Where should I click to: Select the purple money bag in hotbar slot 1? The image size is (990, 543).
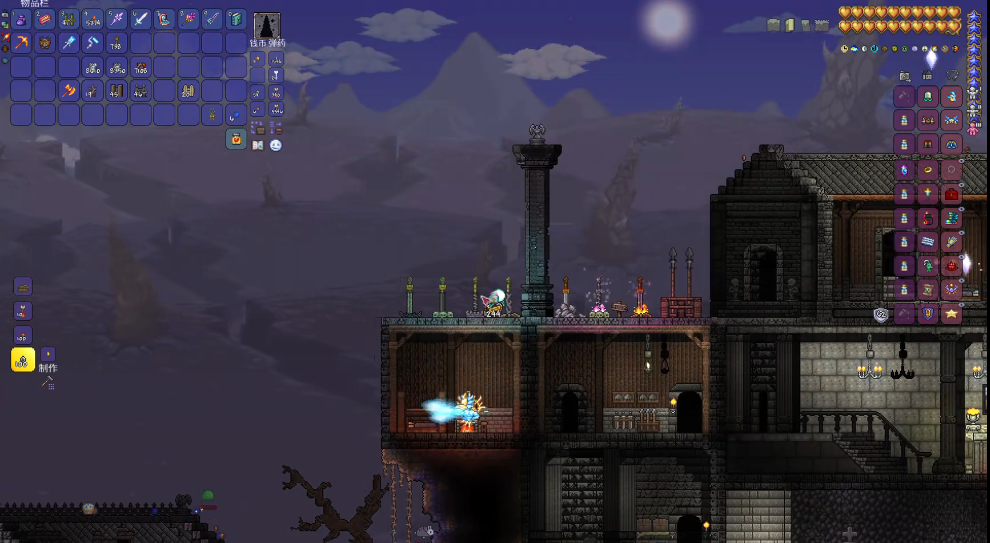(21, 19)
